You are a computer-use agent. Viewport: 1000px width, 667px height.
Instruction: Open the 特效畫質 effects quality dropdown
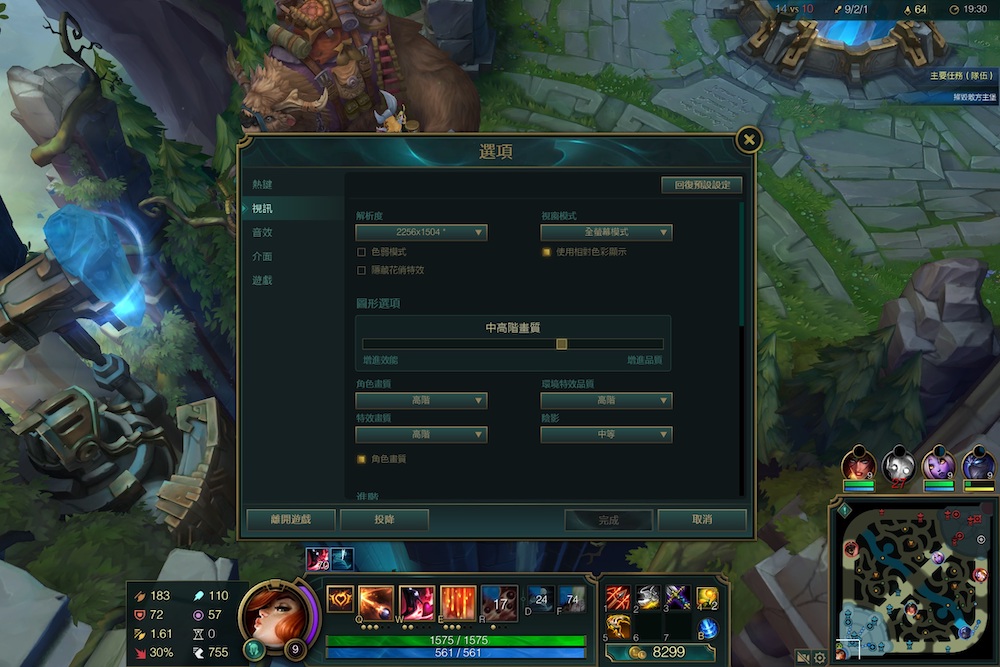[x=421, y=435]
